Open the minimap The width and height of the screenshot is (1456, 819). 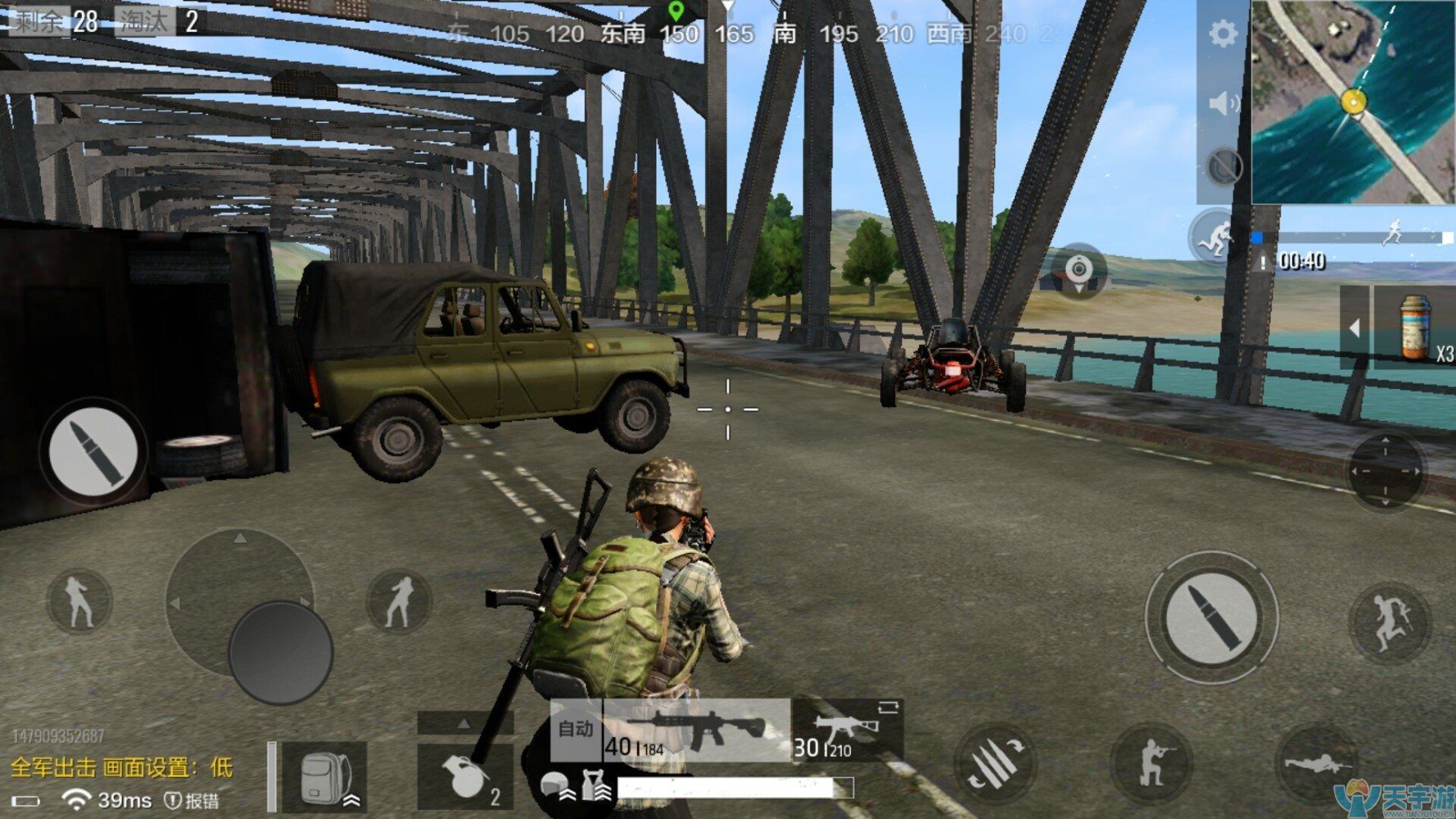(1352, 102)
